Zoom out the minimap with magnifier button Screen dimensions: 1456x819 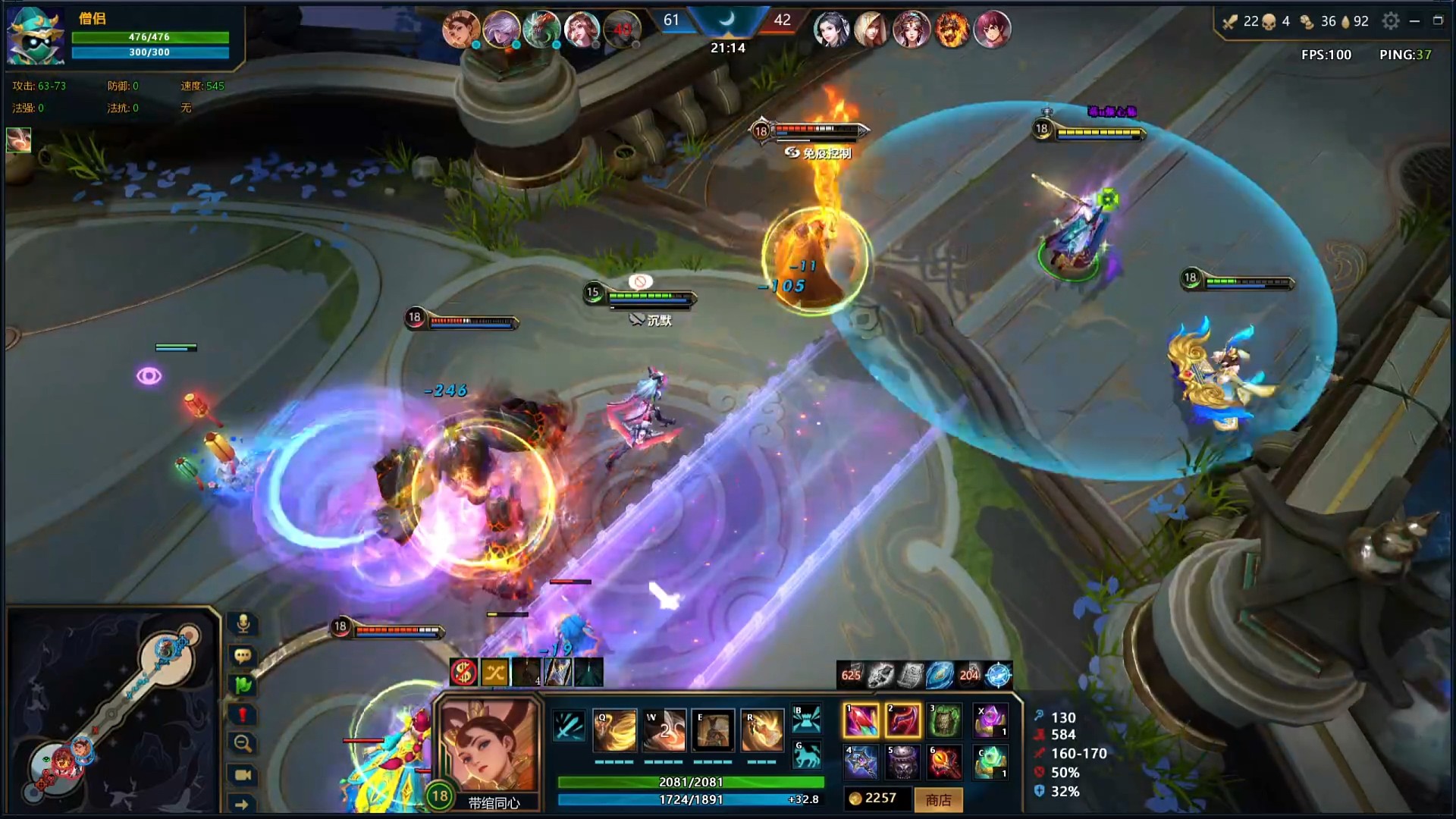tap(243, 743)
